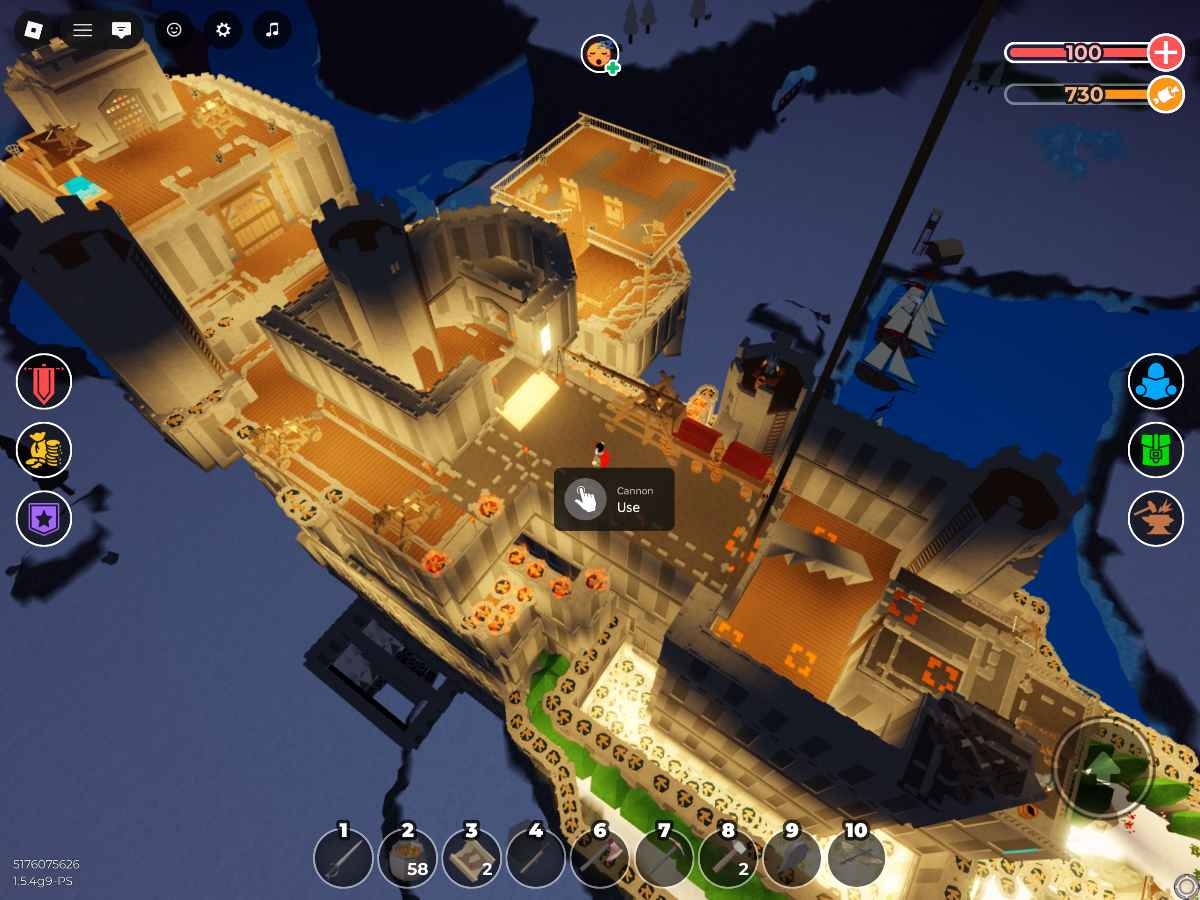This screenshot has height=900, width=1200.
Task: Open the hamburger list menu
Action: [83, 30]
